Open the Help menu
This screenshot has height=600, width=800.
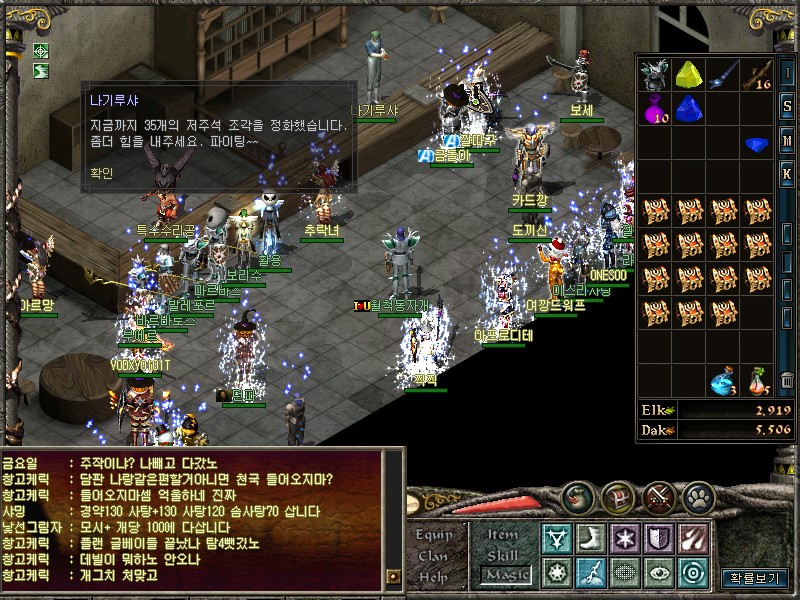point(433,576)
